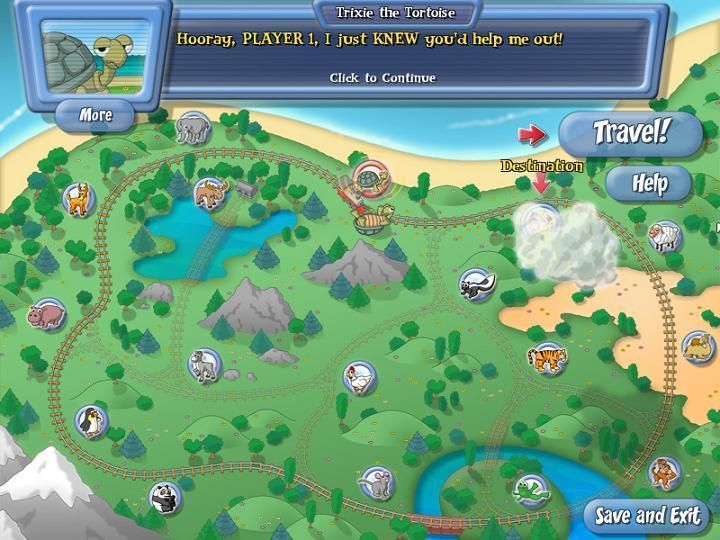Show more with the More button
720x540 pixels.
pos(96,115)
